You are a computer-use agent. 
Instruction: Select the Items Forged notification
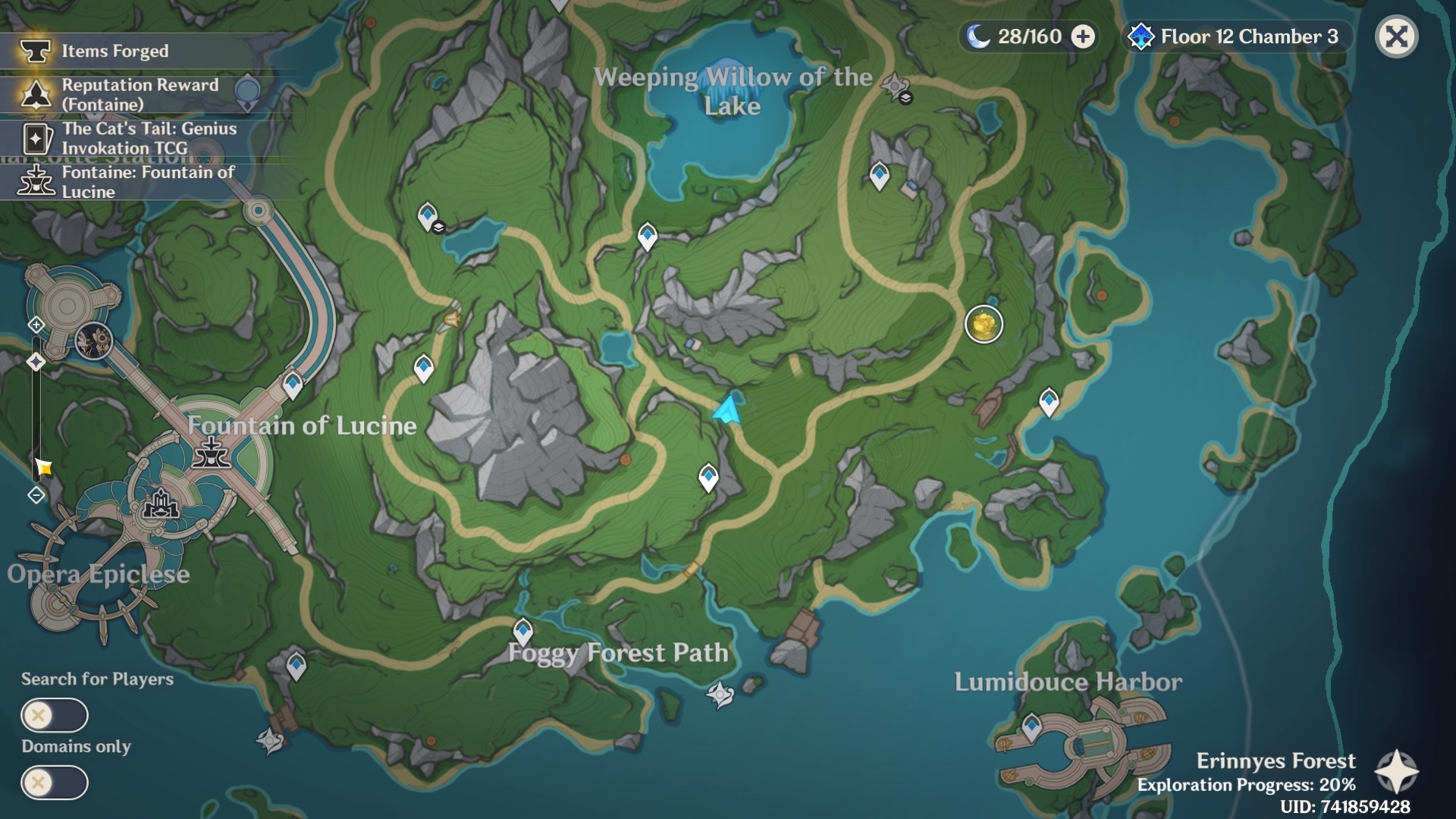click(x=114, y=51)
